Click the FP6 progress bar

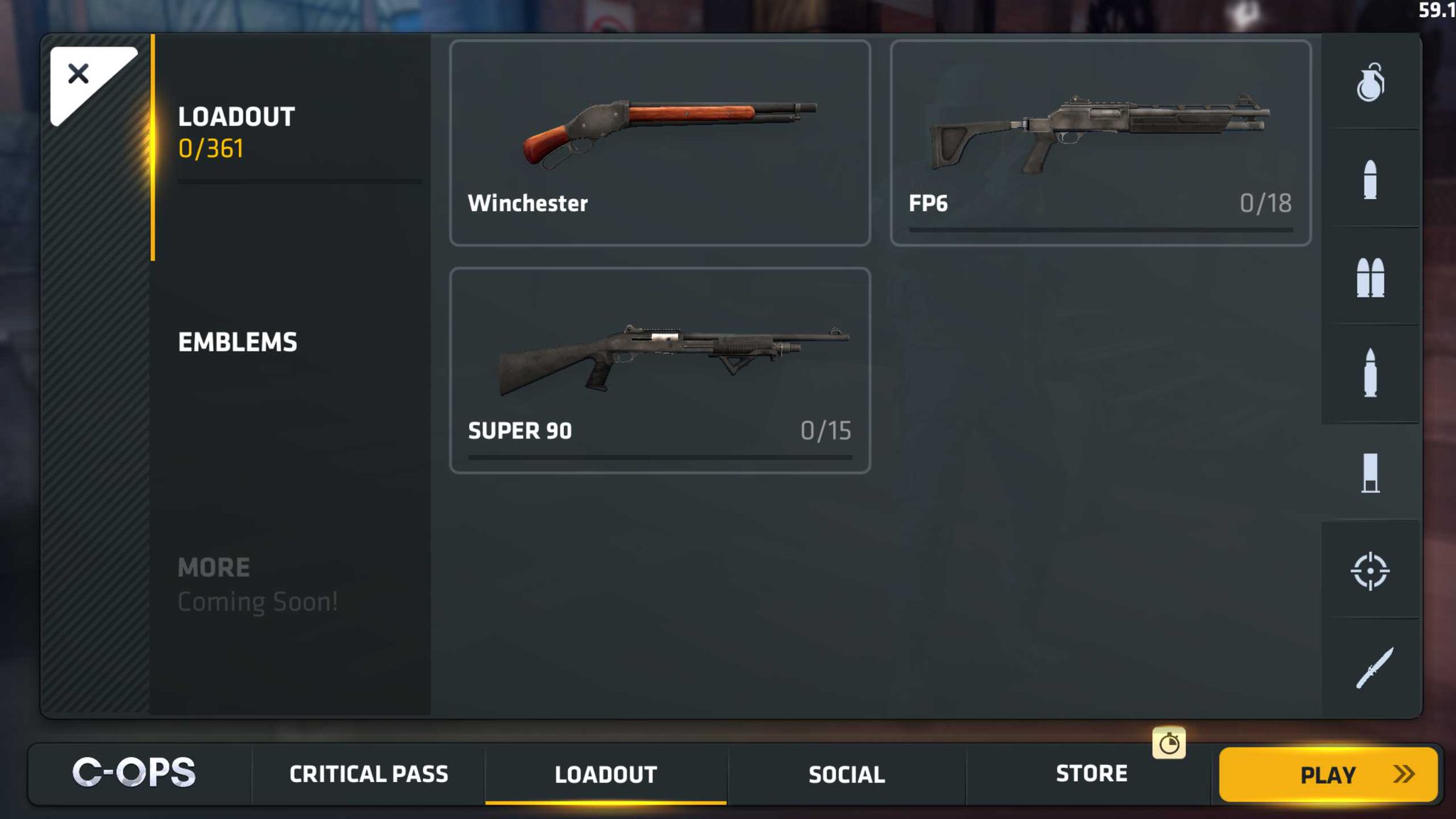(x=1100, y=229)
